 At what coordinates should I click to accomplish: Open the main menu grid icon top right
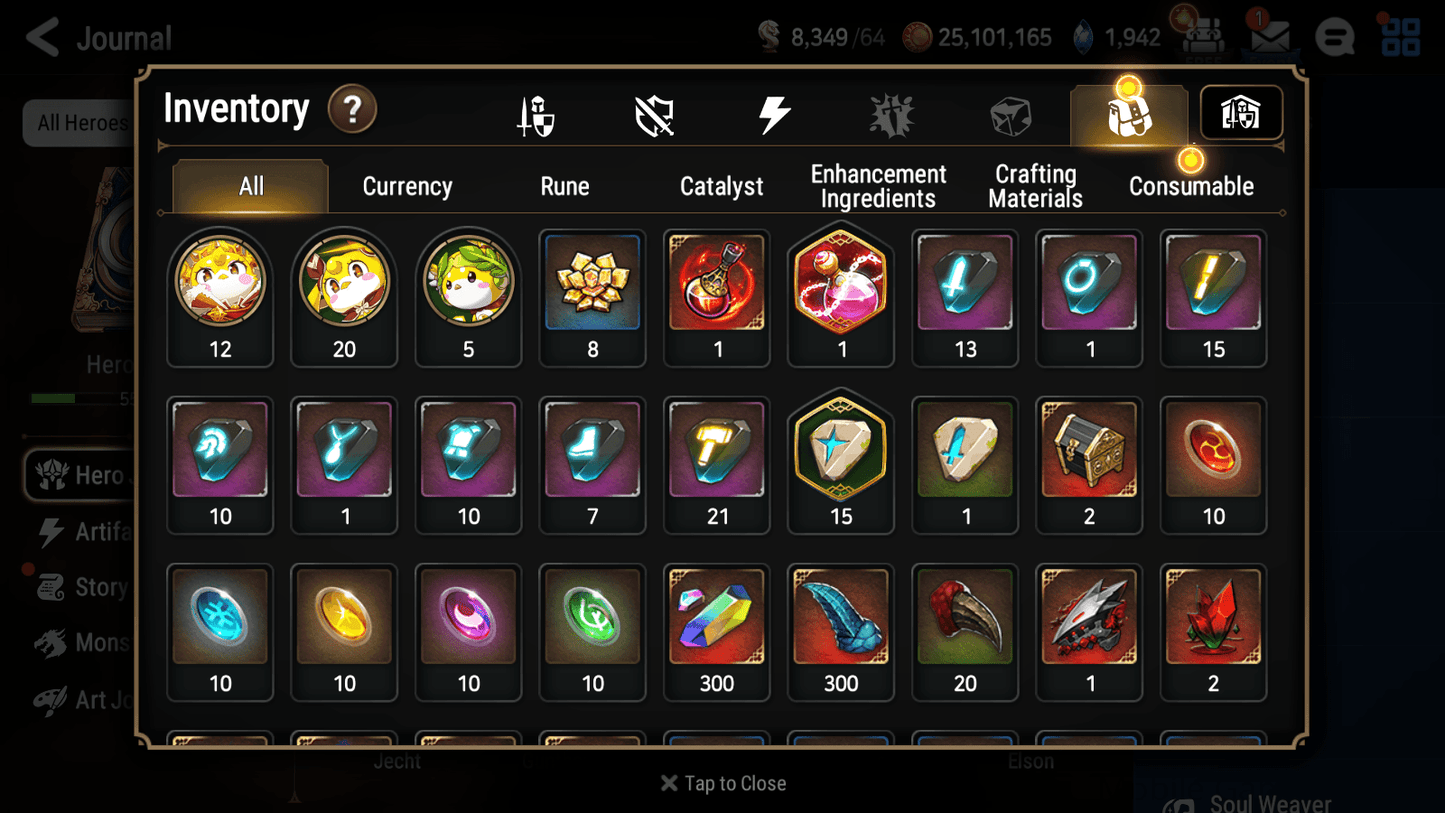click(1399, 37)
